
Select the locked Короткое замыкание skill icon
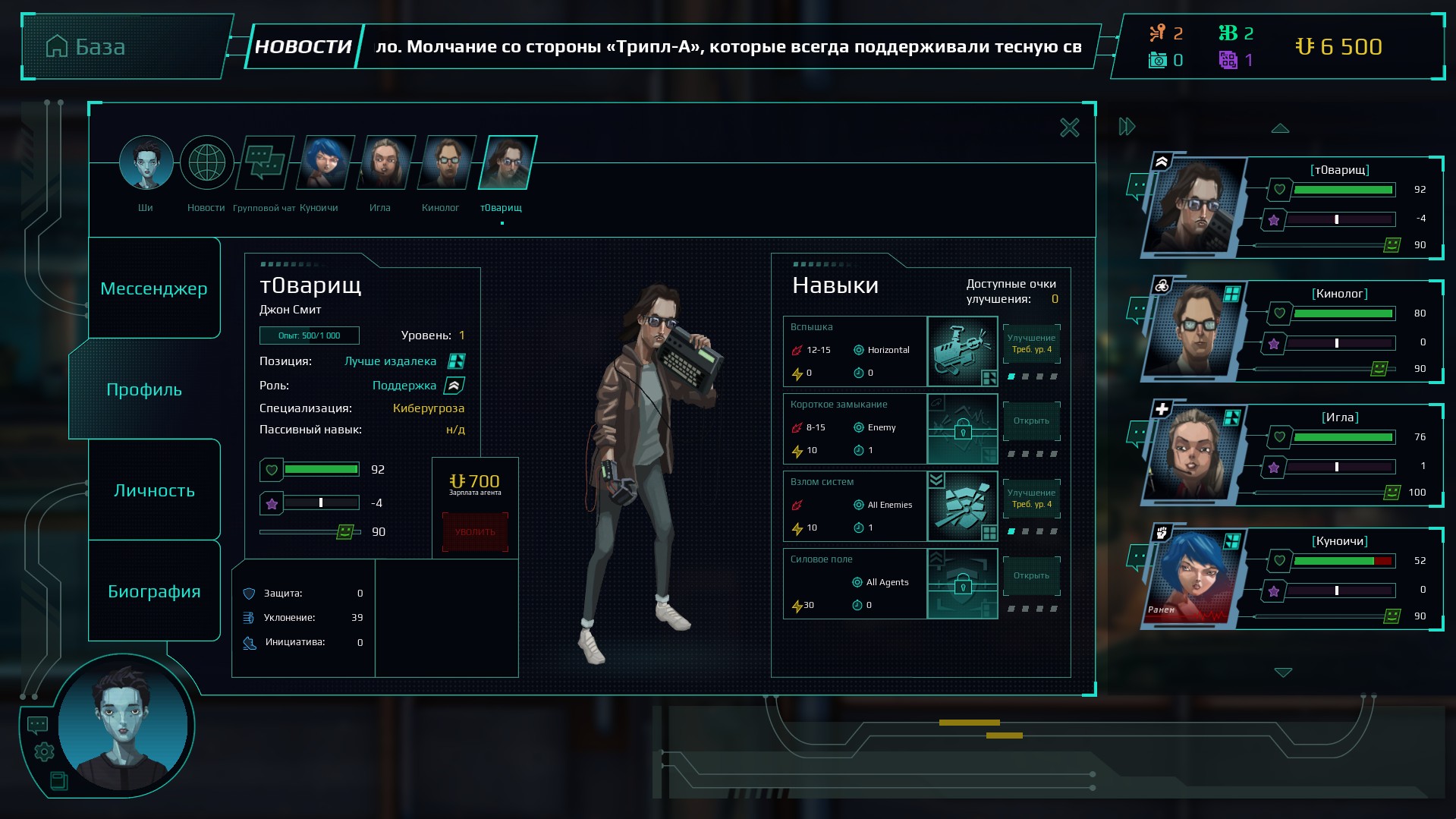tap(962, 429)
